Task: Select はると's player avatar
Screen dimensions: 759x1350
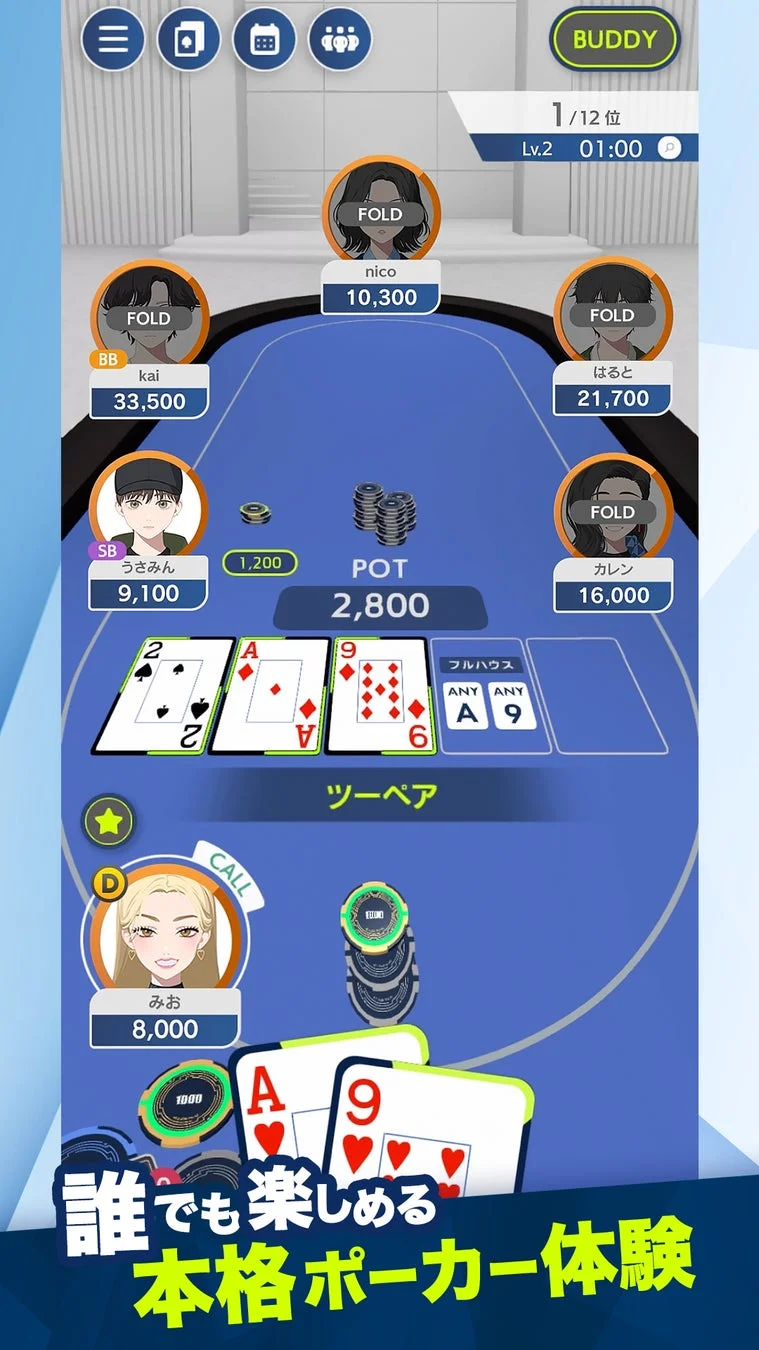Action: point(611,311)
